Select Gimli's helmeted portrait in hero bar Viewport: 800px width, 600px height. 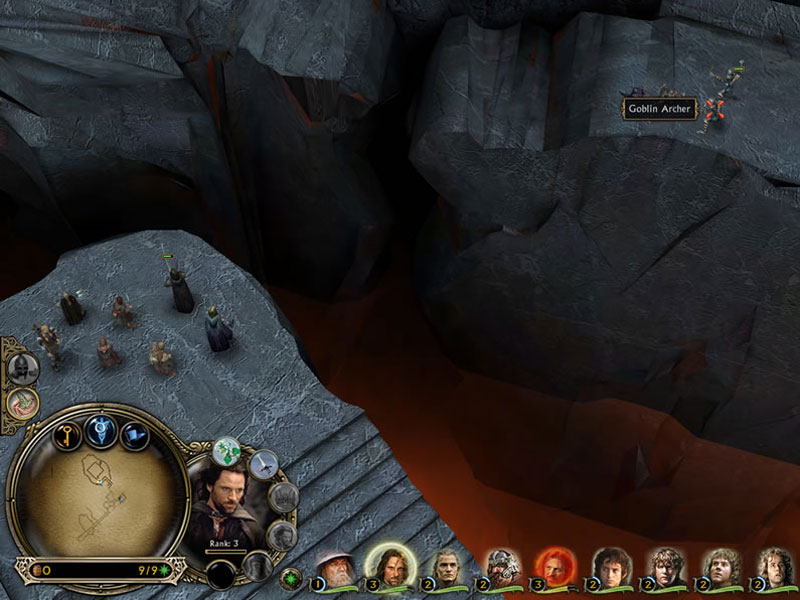click(500, 567)
